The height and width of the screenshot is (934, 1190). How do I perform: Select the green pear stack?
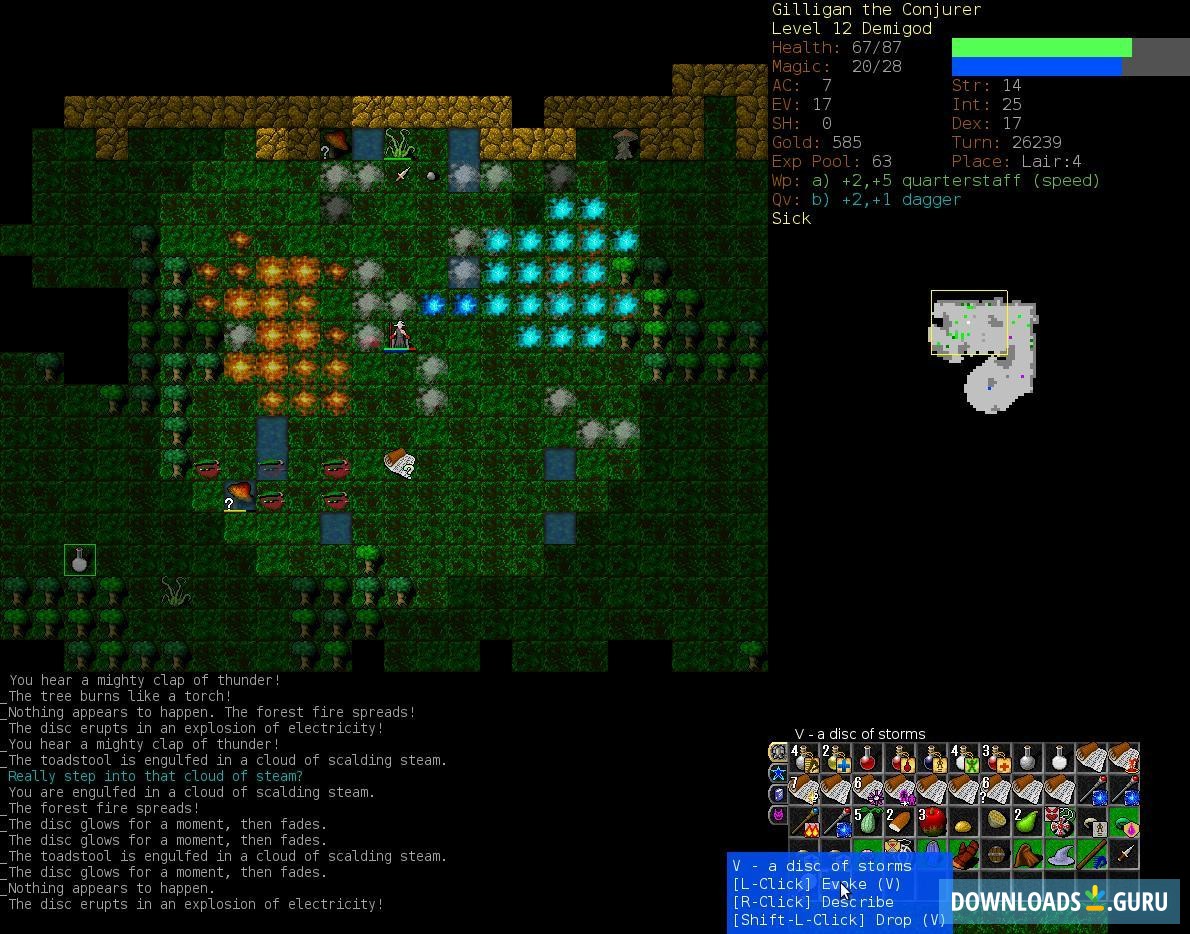coord(1027,822)
